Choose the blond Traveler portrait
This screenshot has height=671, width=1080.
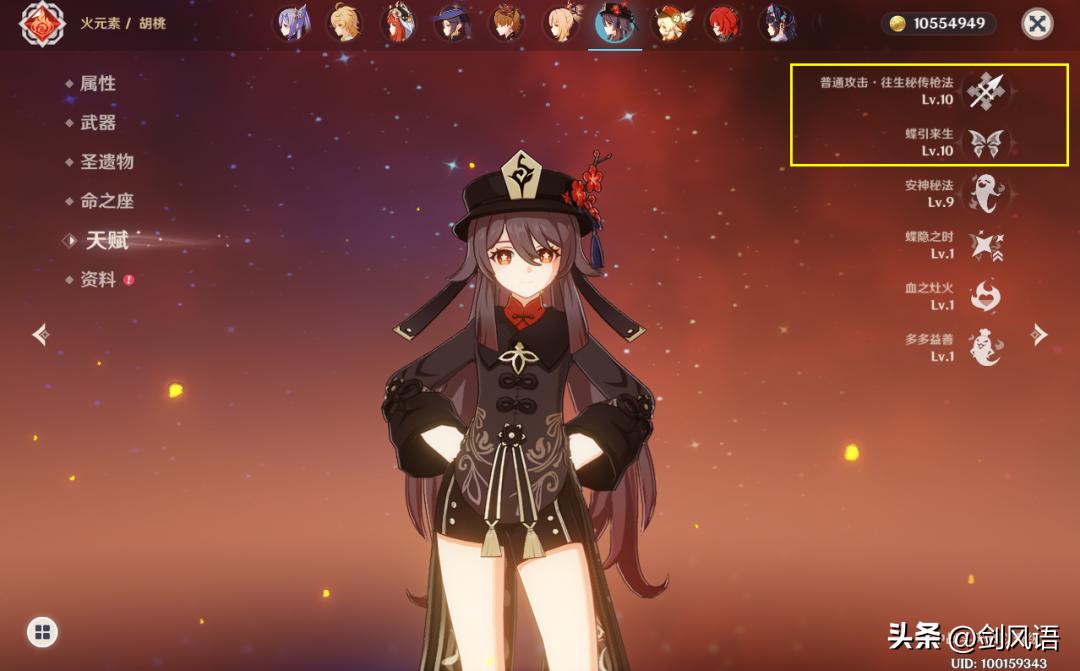coord(344,23)
